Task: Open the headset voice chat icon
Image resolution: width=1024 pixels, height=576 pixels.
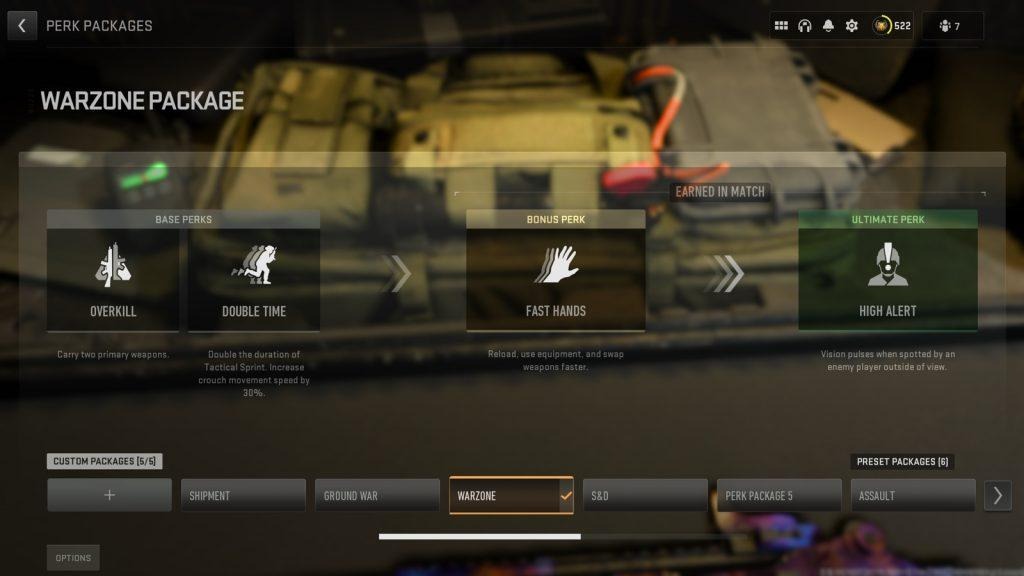Action: pos(805,26)
